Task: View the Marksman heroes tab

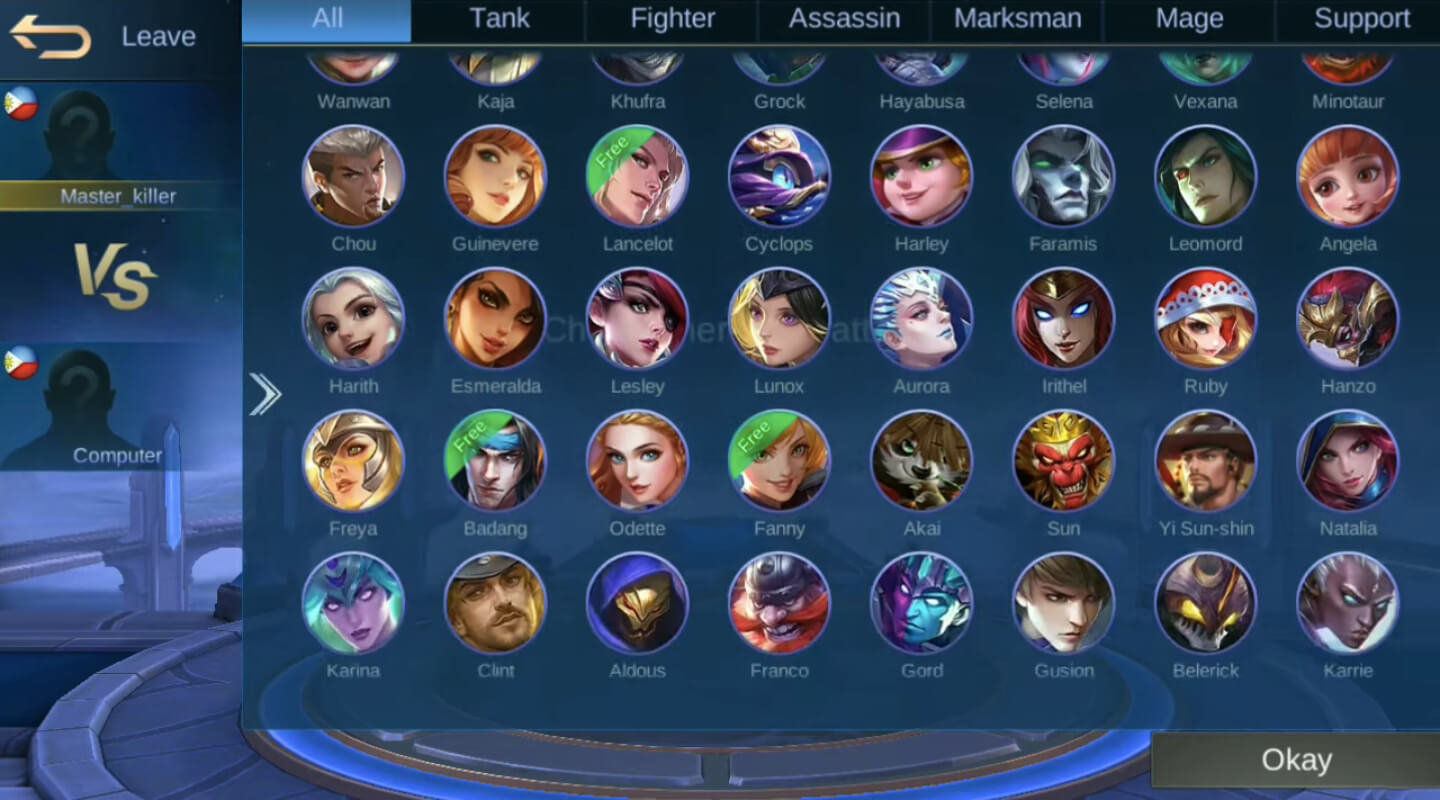Action: pyautogui.click(x=1017, y=18)
